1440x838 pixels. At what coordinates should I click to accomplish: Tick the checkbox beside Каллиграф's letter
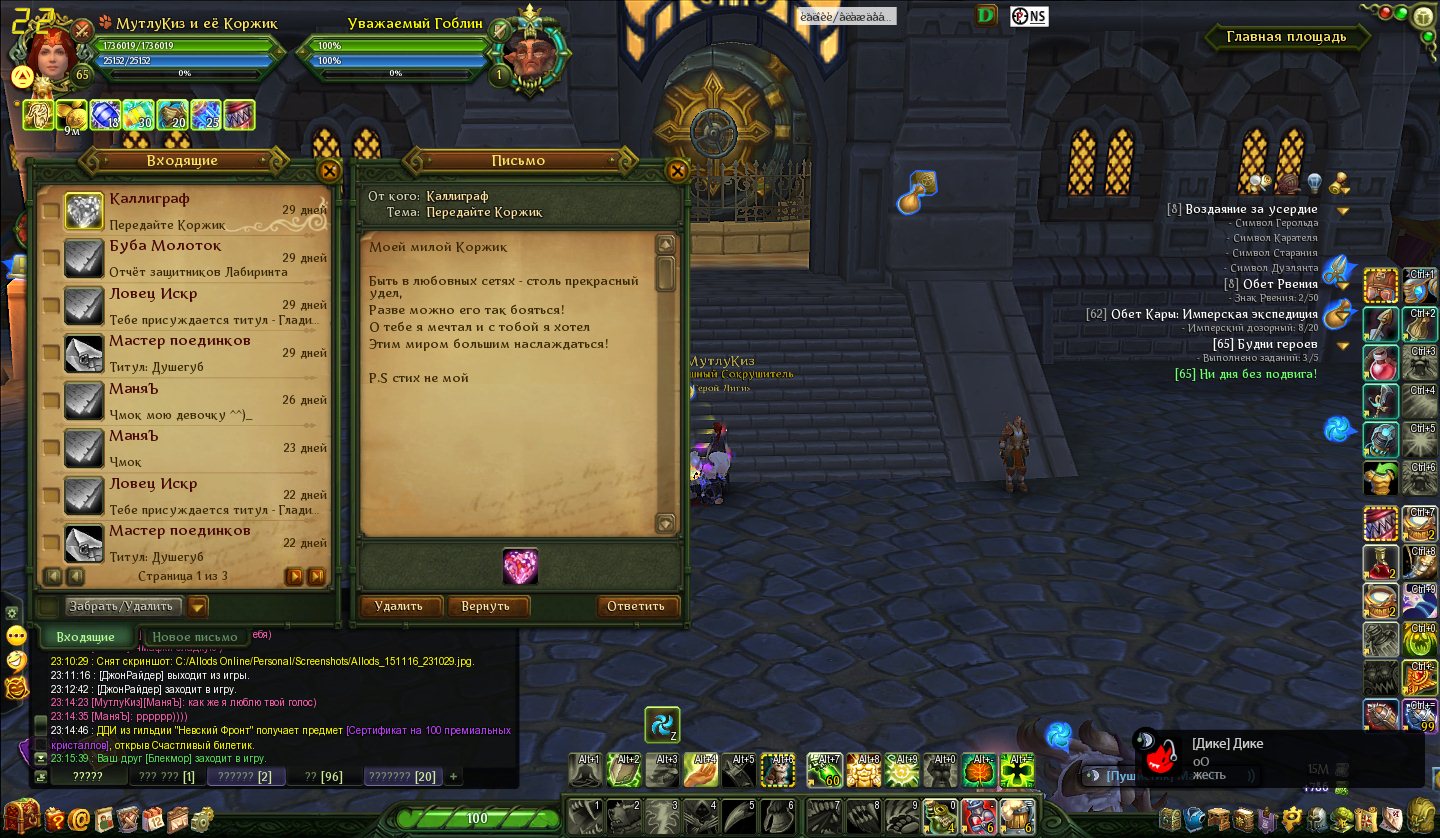tap(50, 211)
